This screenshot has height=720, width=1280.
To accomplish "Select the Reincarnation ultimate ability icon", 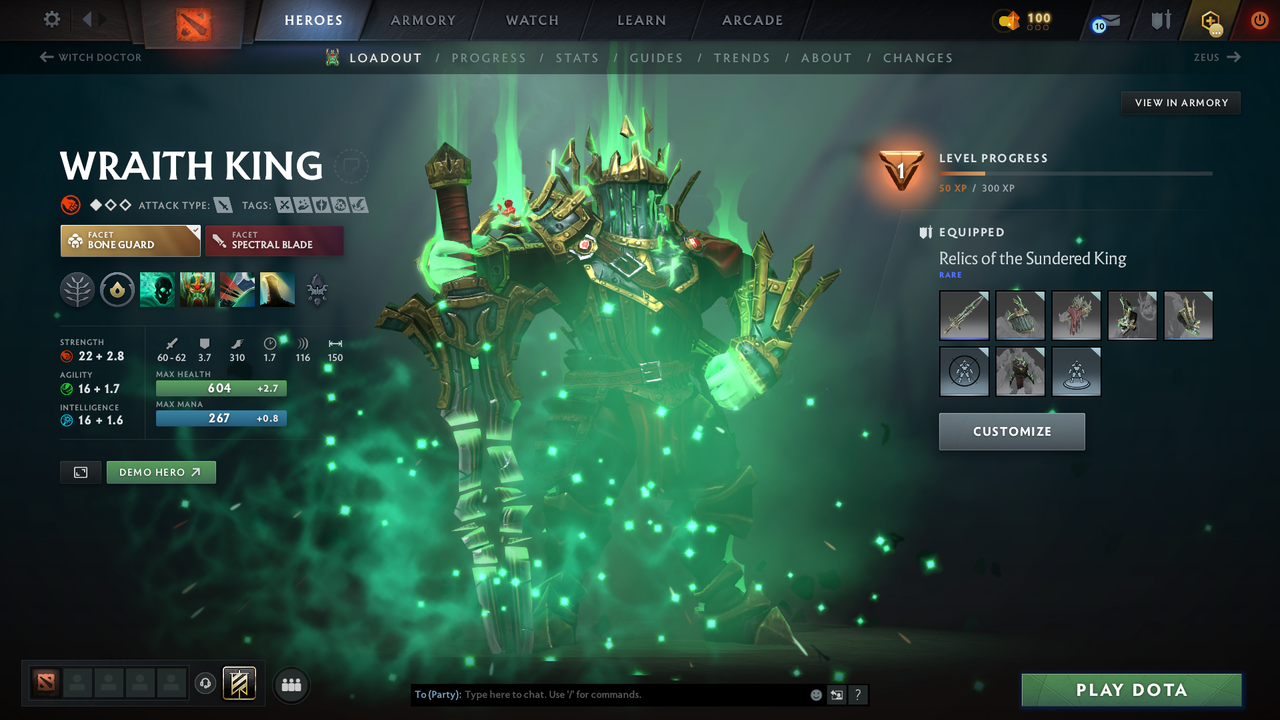I will point(277,290).
